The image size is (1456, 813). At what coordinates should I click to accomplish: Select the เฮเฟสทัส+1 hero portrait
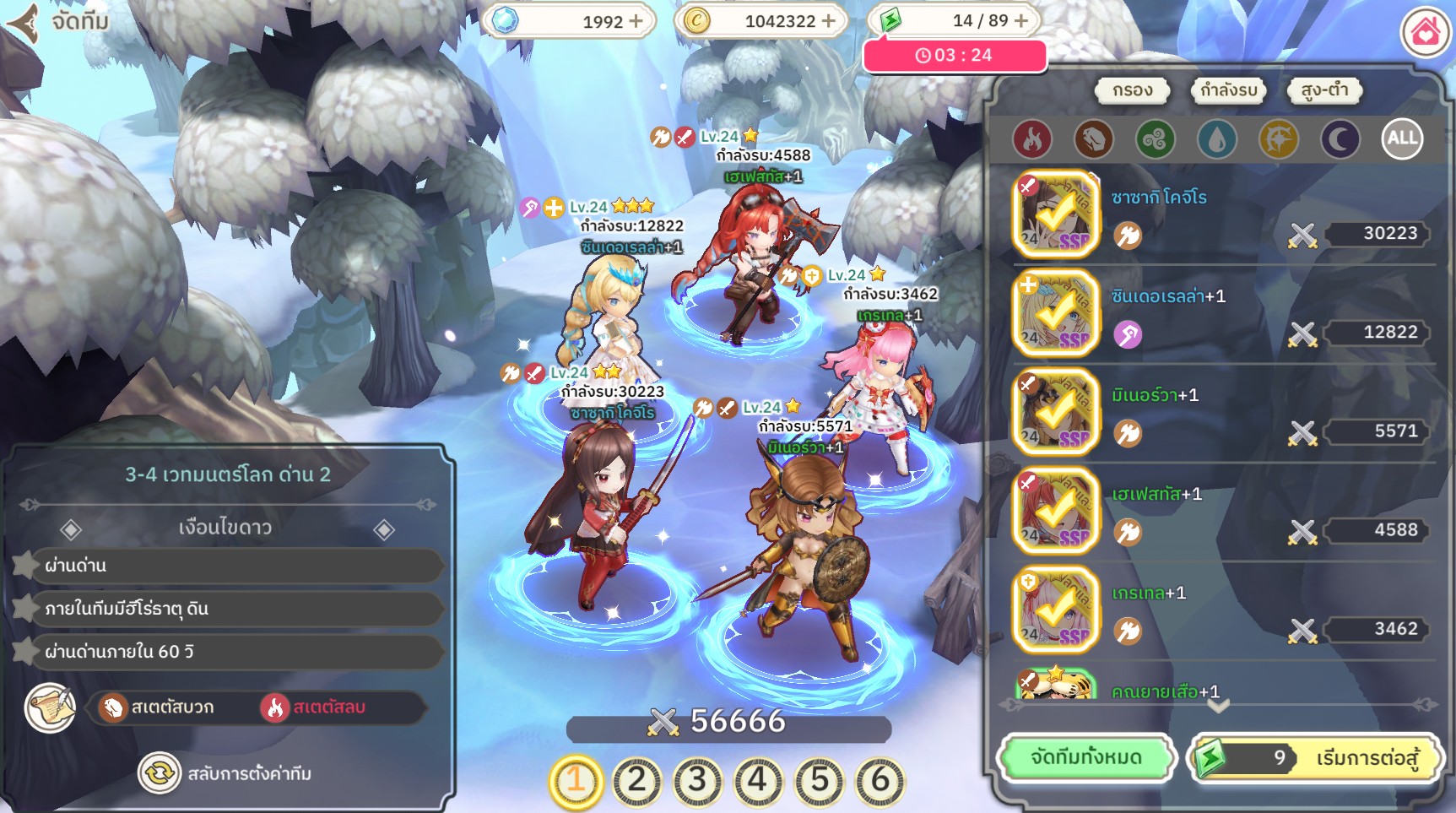[1055, 511]
